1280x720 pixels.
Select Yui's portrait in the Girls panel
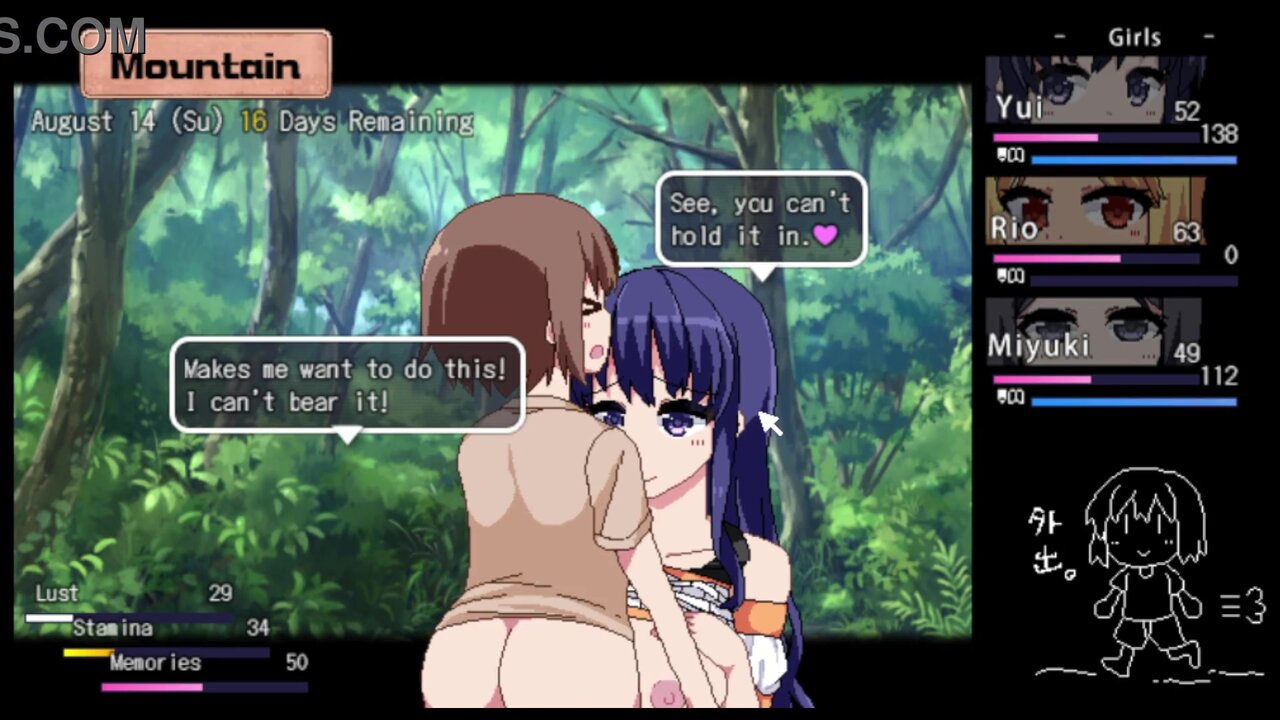[1095, 90]
